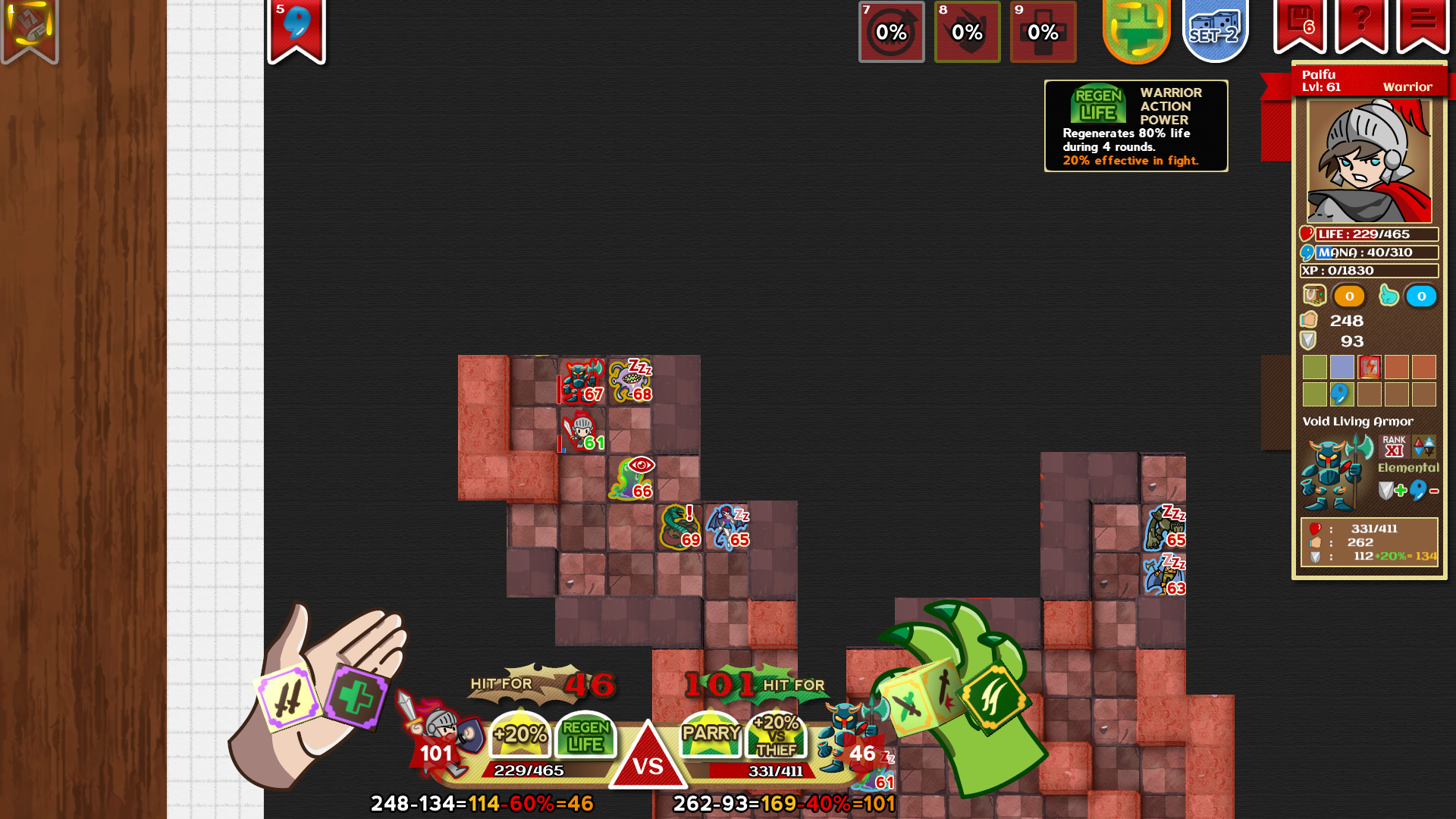Expand the Void Living Armor stats box
1456x819 pixels.
click(1369, 541)
